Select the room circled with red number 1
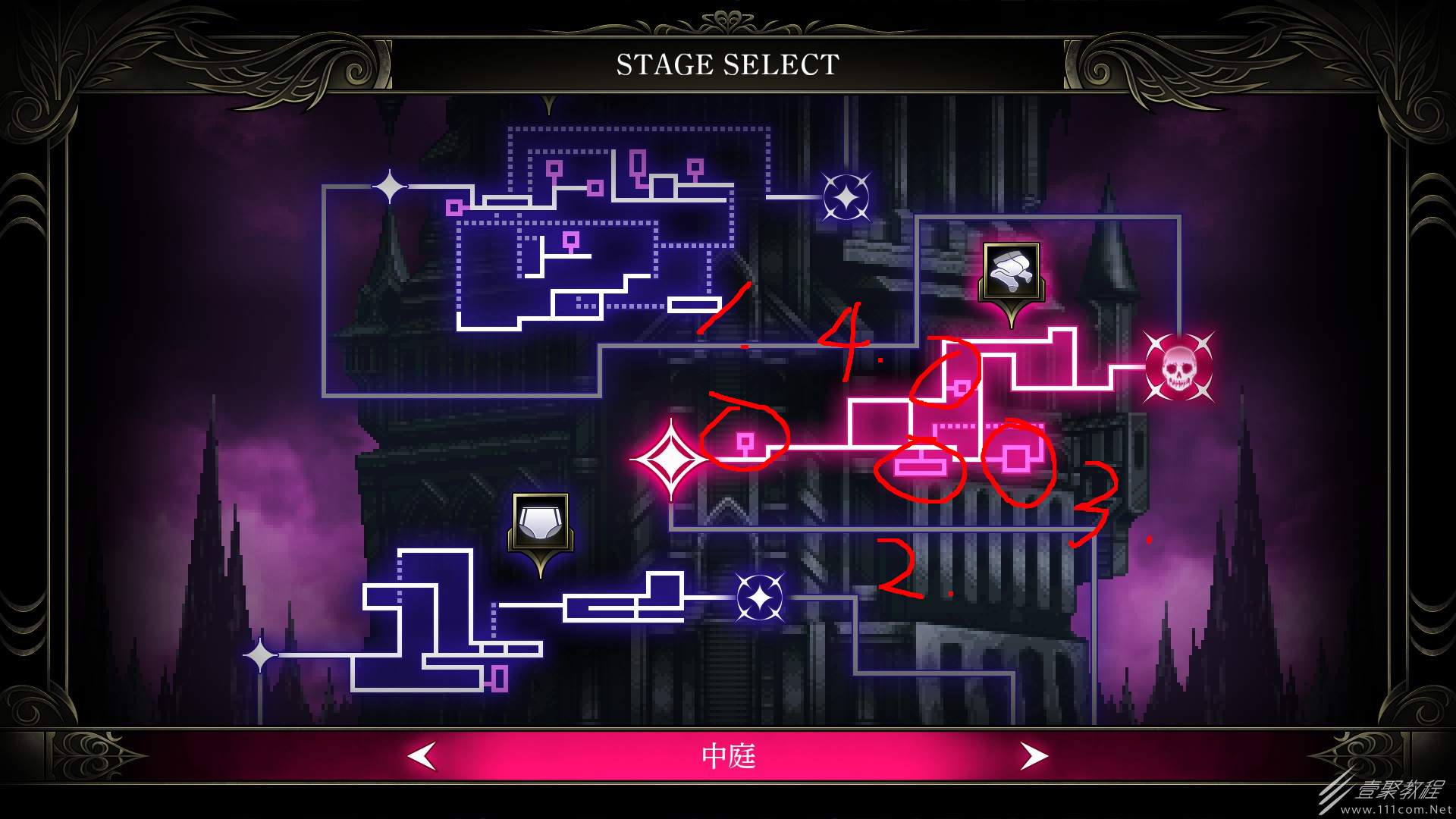 coord(745,440)
